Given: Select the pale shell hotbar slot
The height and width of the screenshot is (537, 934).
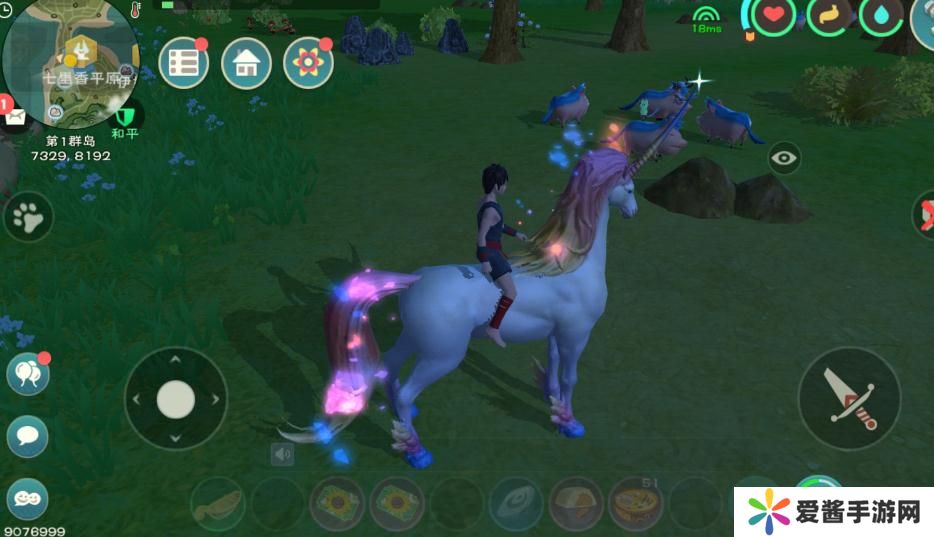Looking at the screenshot, I should click(517, 503).
